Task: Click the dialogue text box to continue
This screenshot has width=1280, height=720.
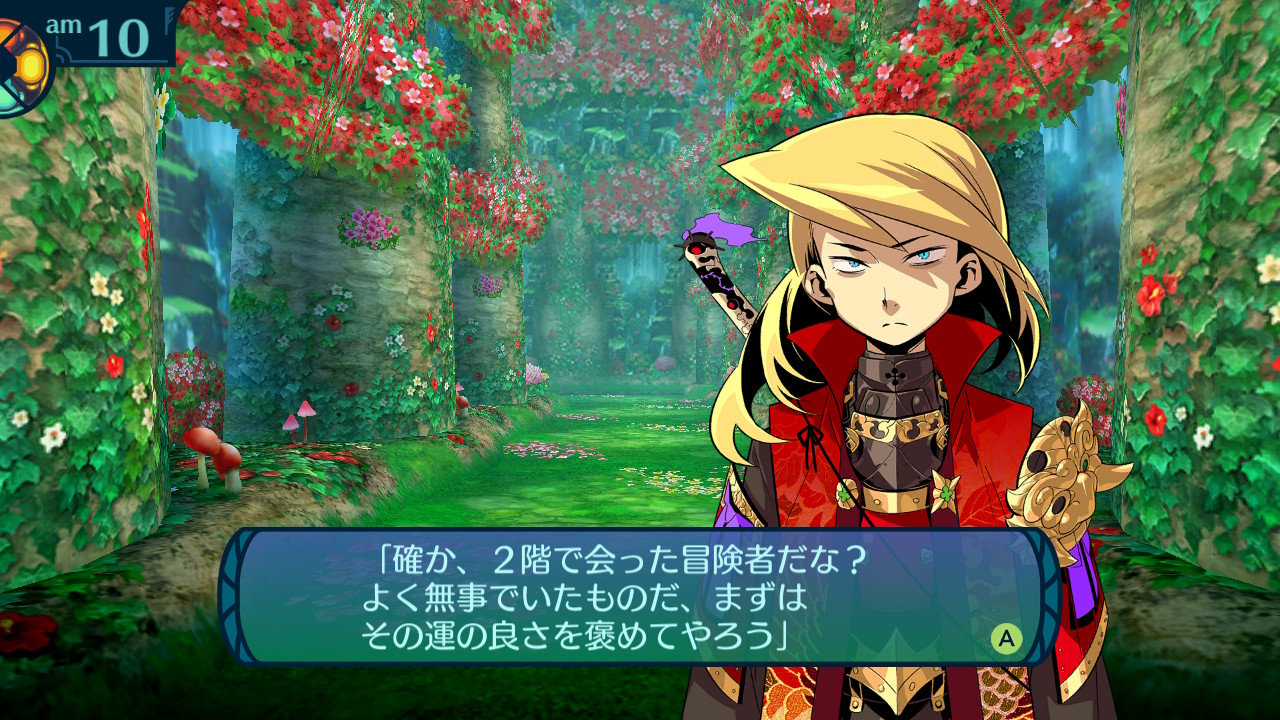Action: coord(638,597)
